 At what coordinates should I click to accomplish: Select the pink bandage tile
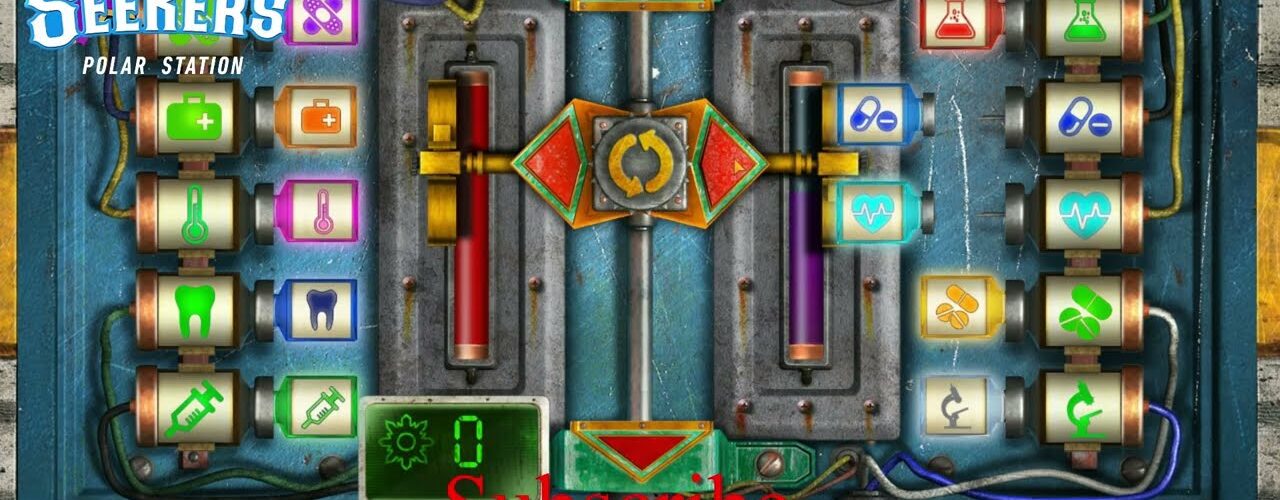[x=320, y=20]
